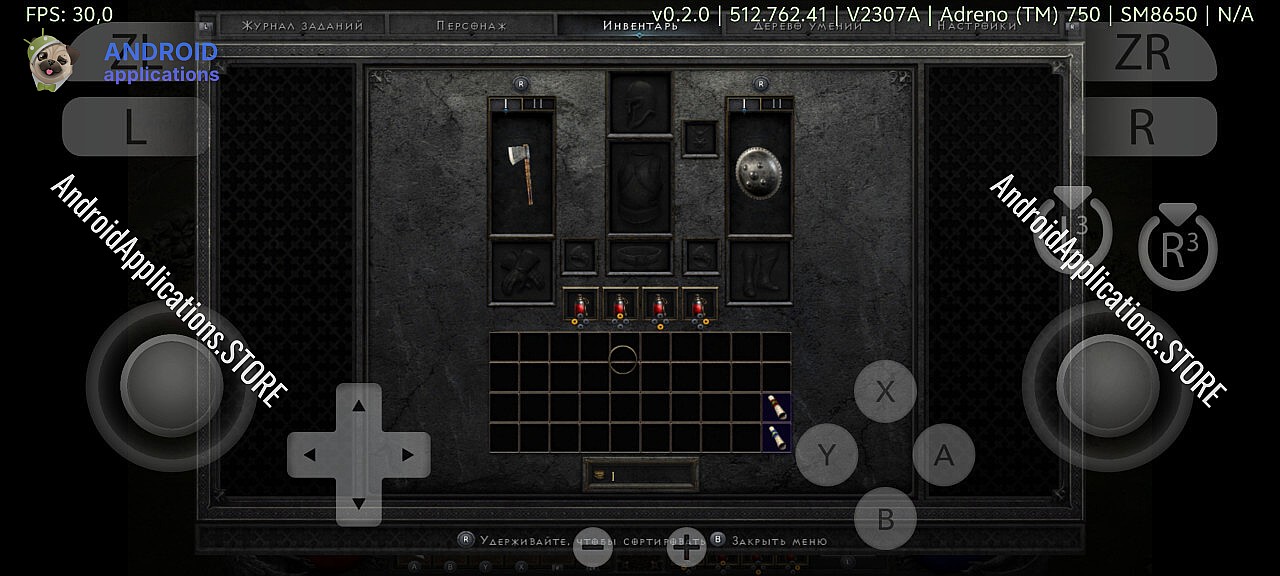This screenshot has width=1280, height=576.
Task: Select the red-banded scroll in inventory
Action: point(777,407)
